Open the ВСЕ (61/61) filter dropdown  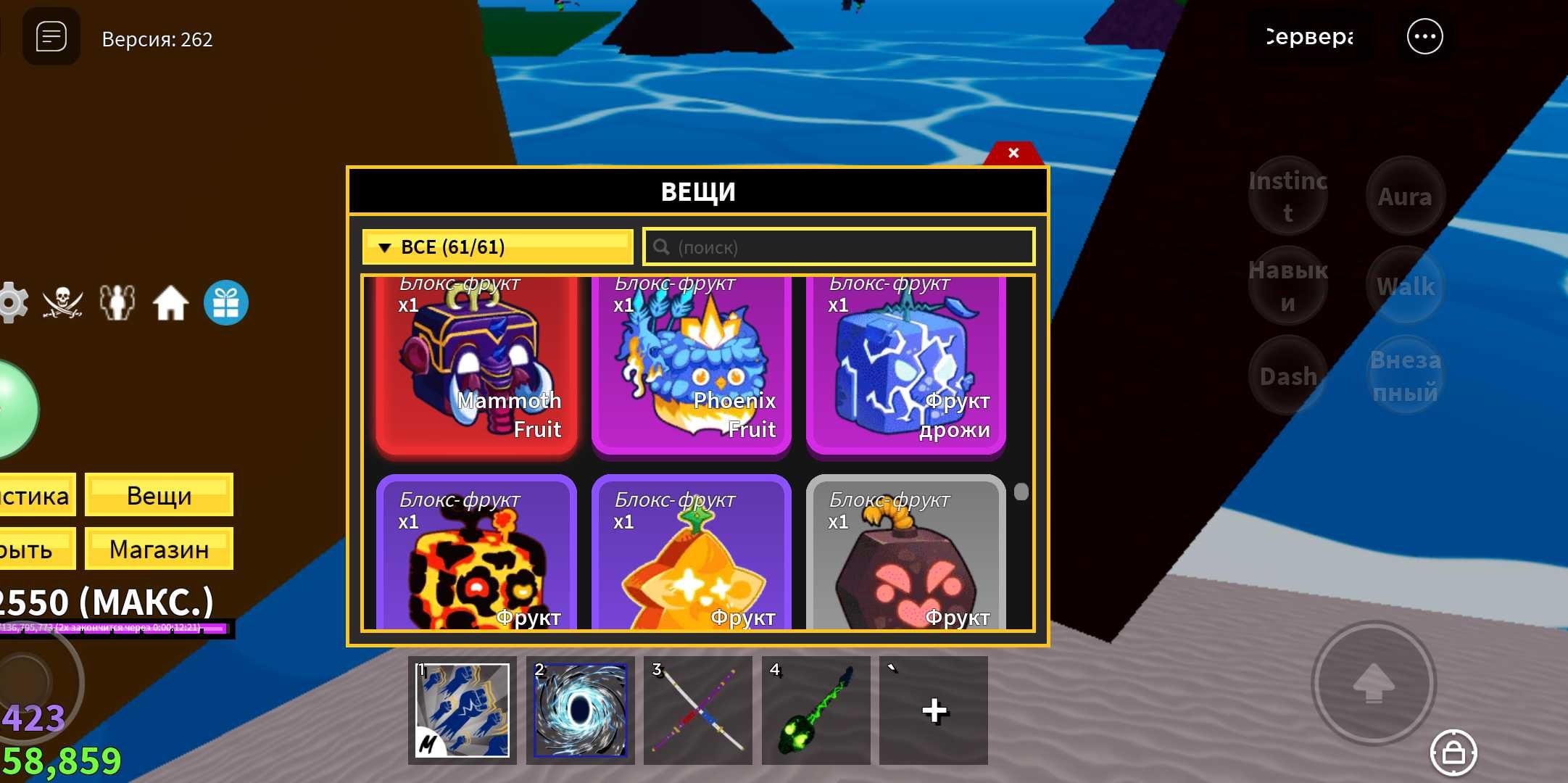click(x=497, y=247)
